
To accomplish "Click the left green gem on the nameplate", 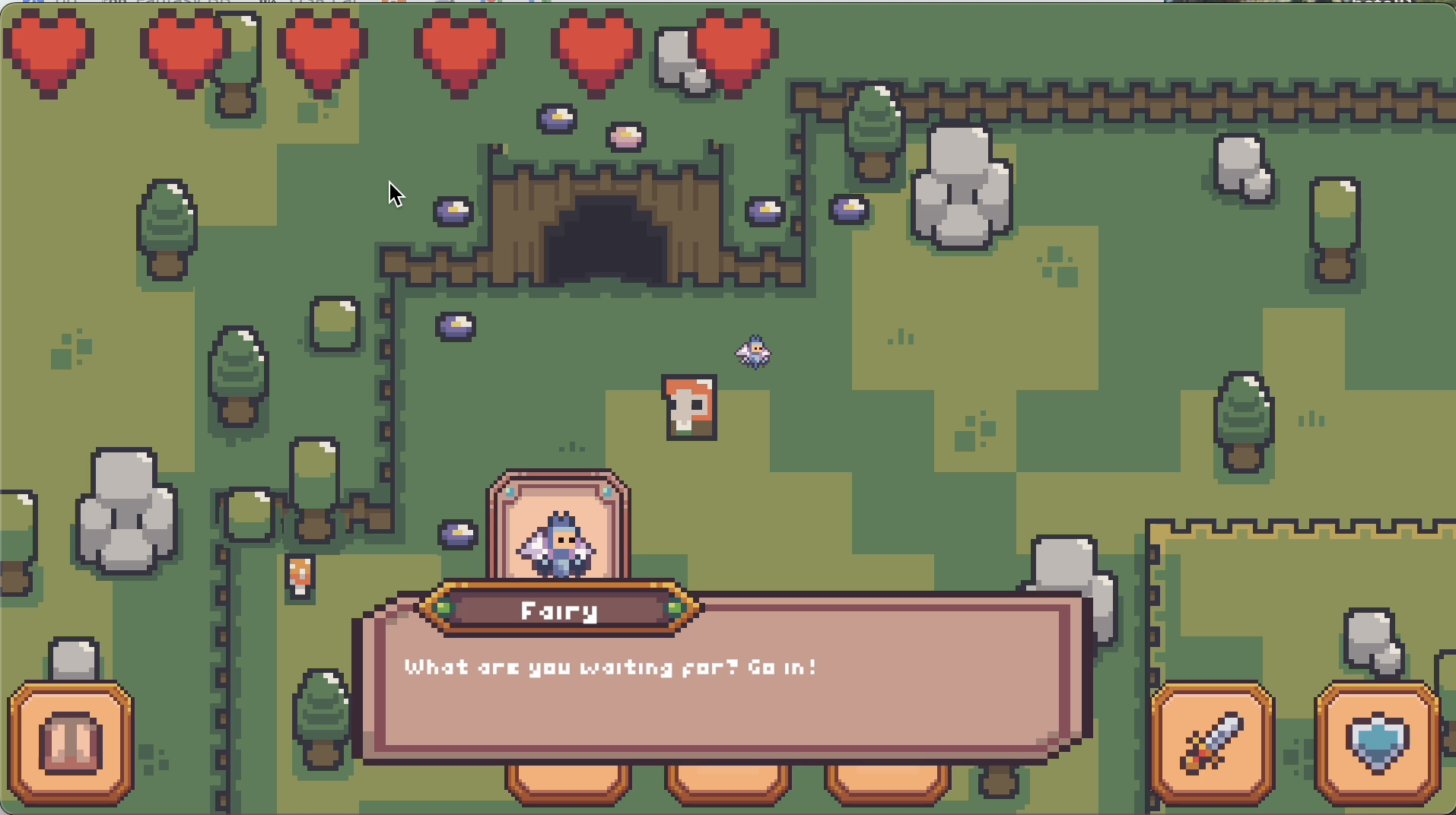I will click(446, 609).
